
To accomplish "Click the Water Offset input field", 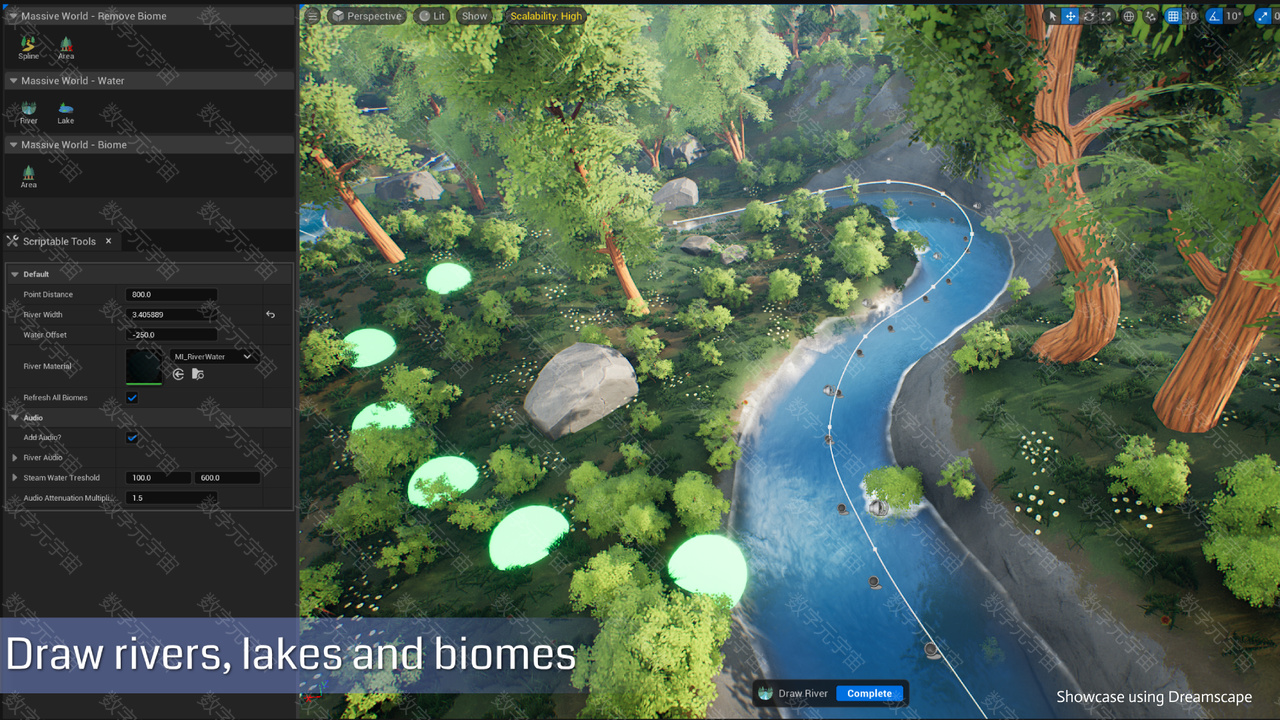I will [x=171, y=335].
